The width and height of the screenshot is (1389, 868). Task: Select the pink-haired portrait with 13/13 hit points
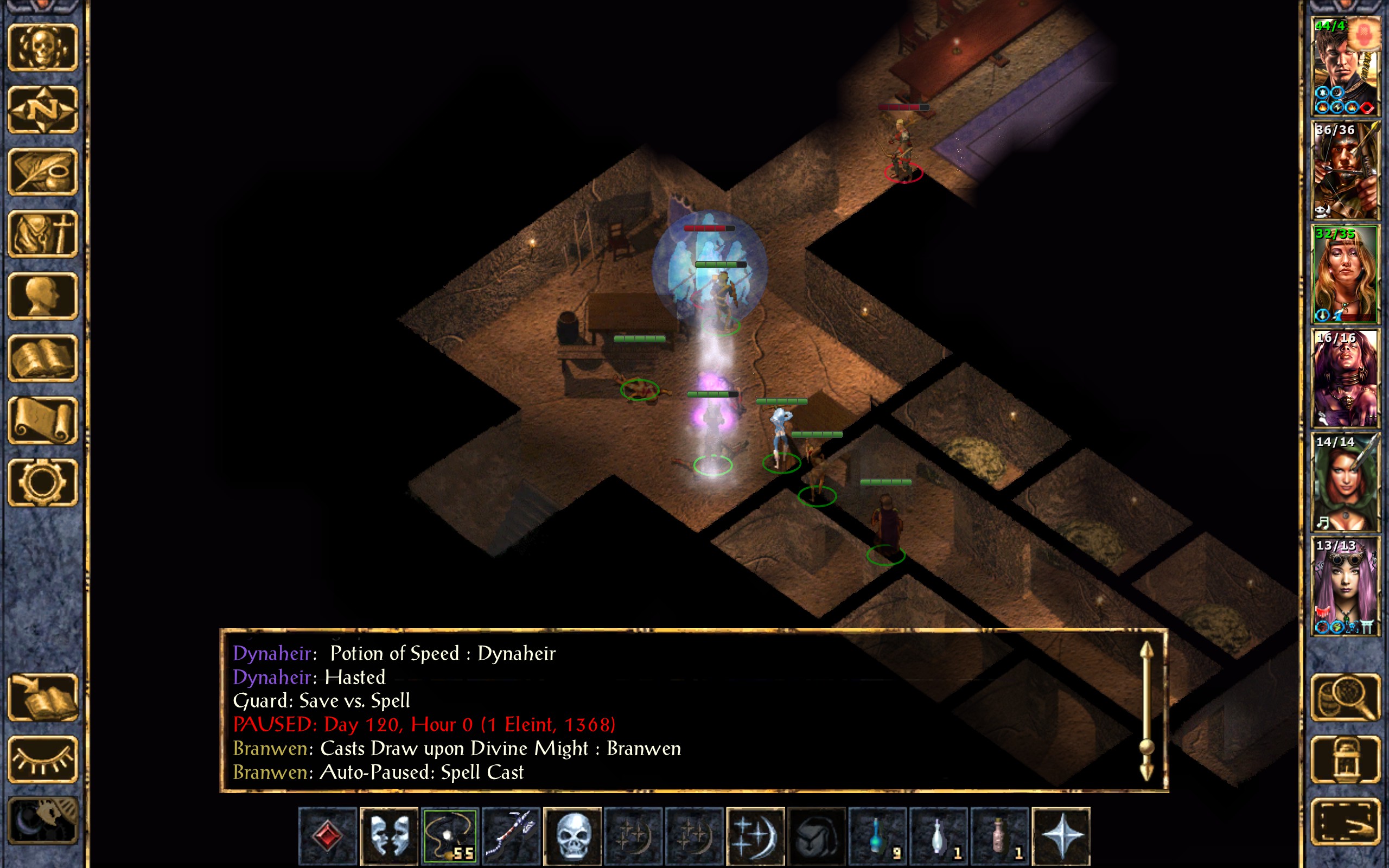[x=1345, y=586]
